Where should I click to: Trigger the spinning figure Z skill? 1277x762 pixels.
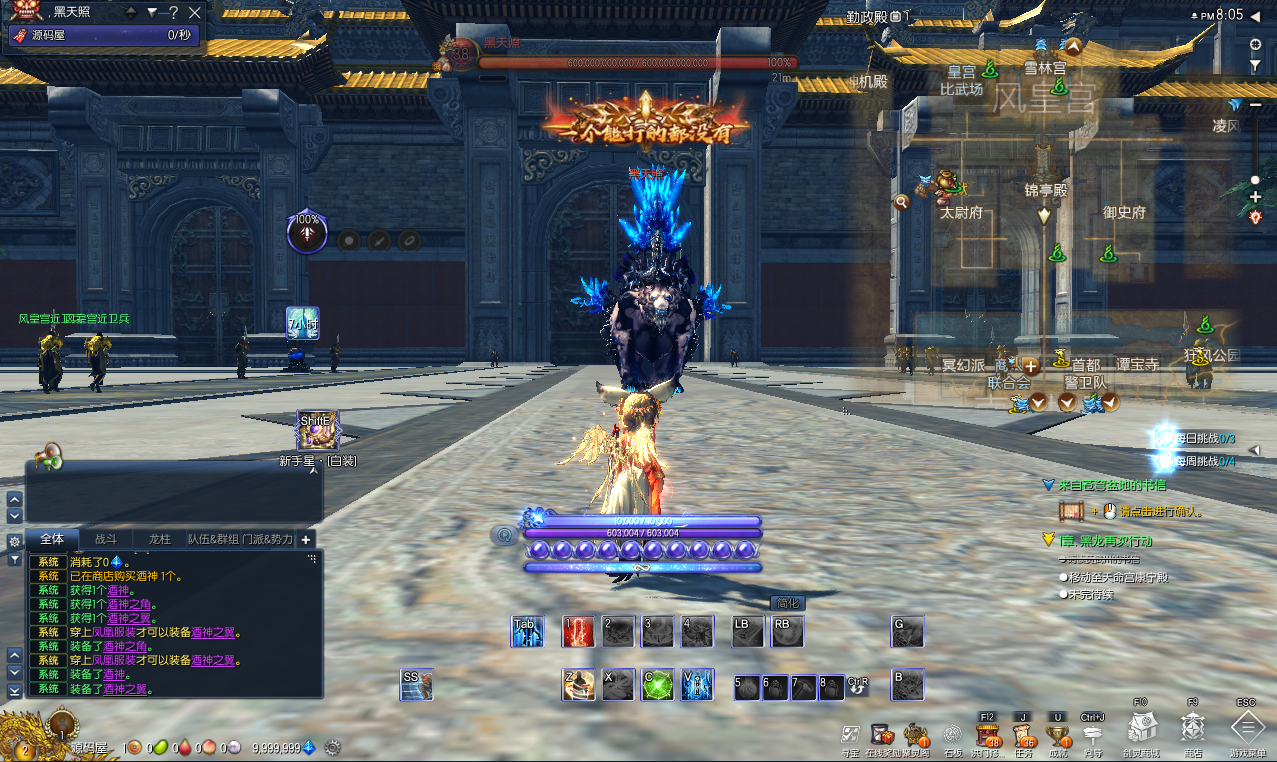[x=578, y=685]
